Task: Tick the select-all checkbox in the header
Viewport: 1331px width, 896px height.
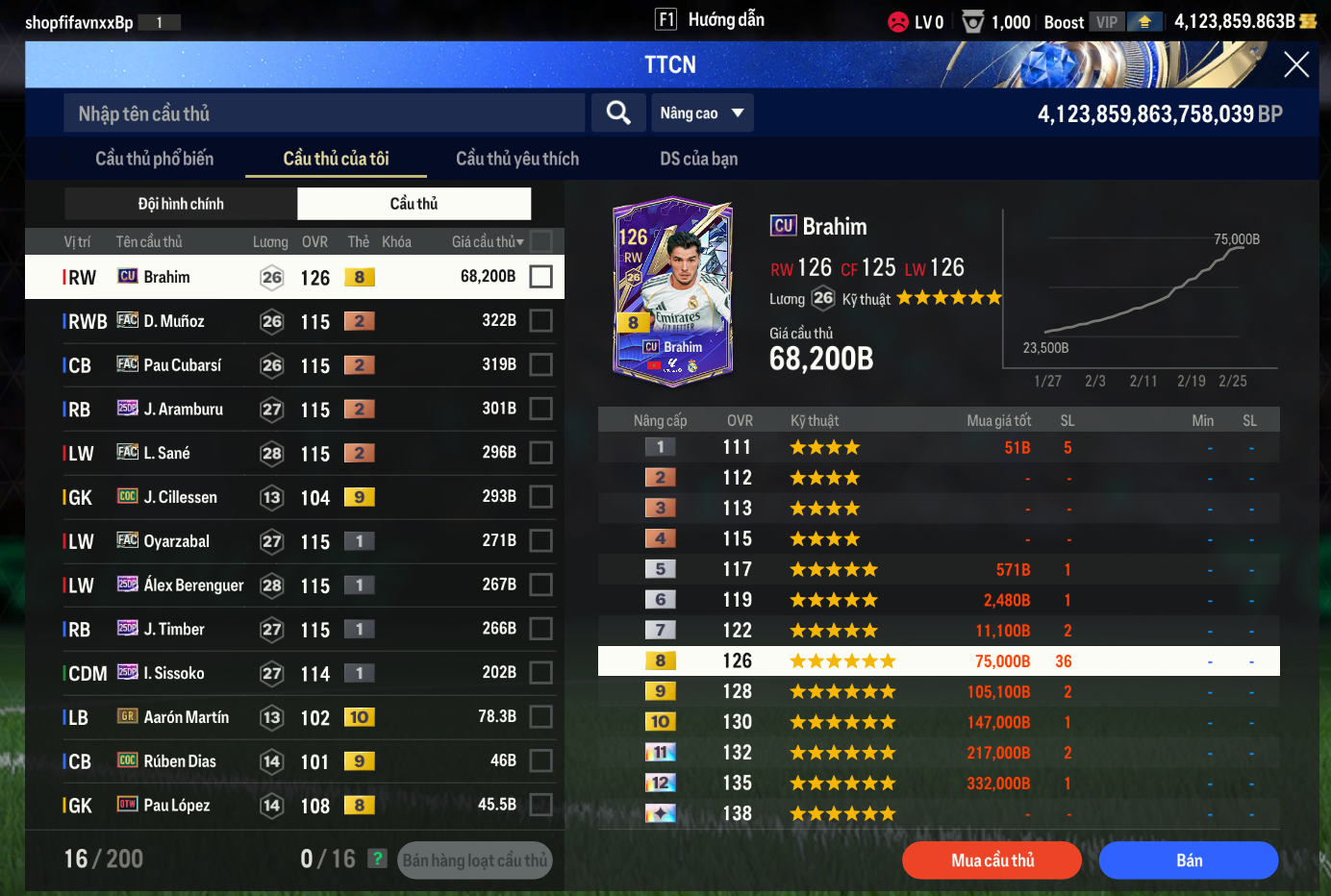Action: point(541,241)
